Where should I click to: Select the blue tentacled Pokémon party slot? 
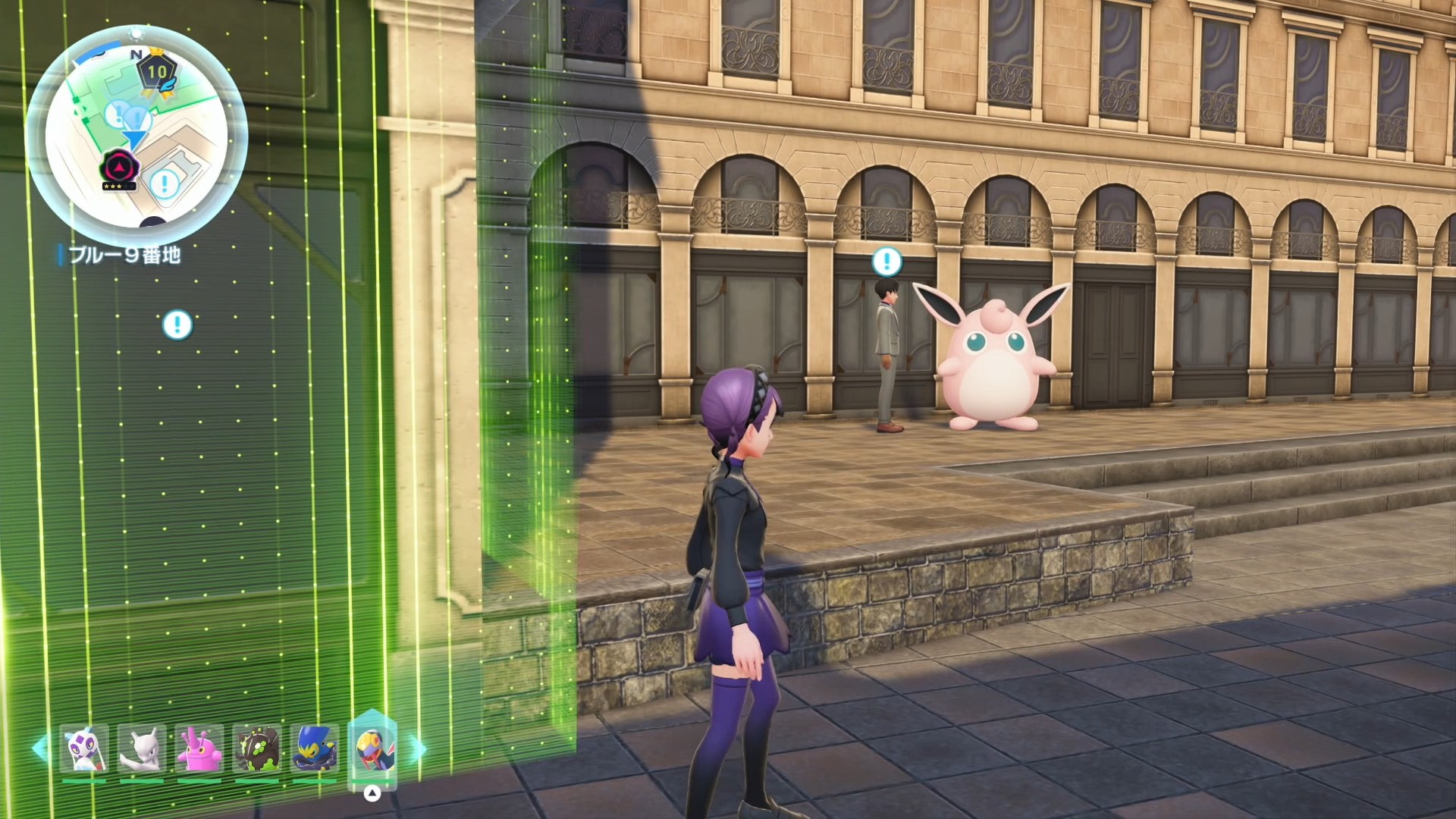315,748
